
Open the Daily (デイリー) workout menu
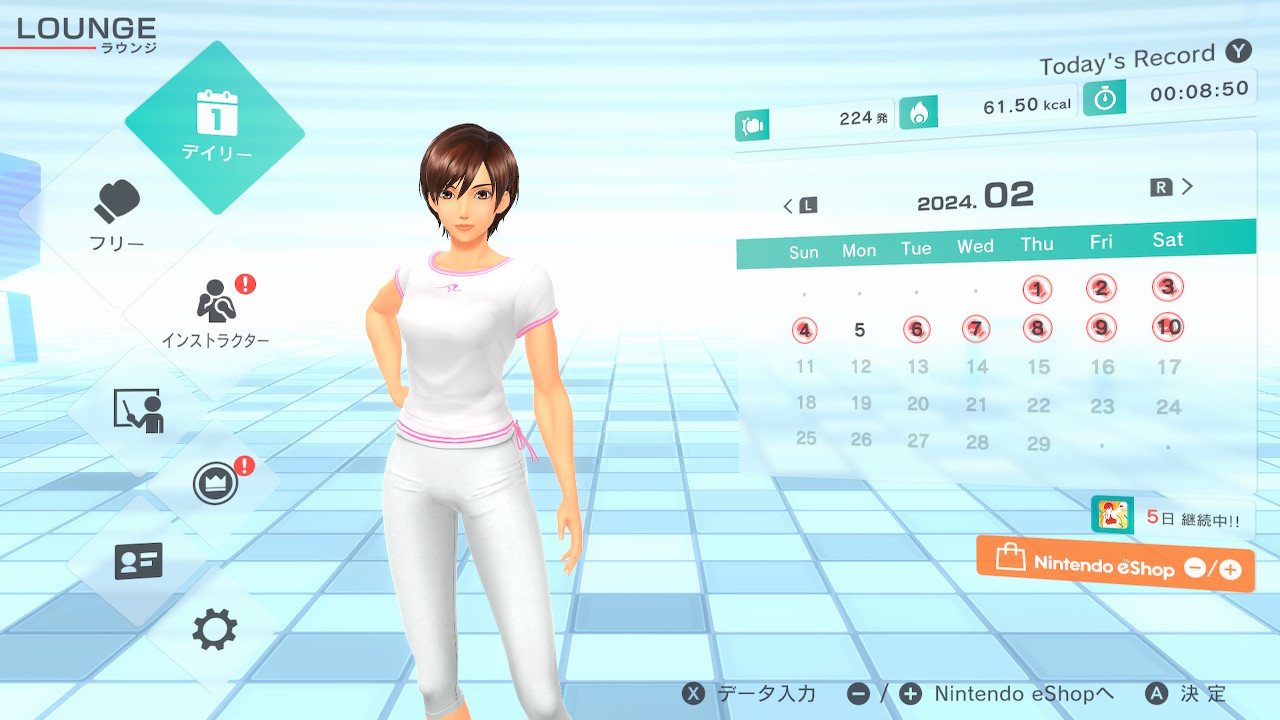pyautogui.click(x=215, y=127)
